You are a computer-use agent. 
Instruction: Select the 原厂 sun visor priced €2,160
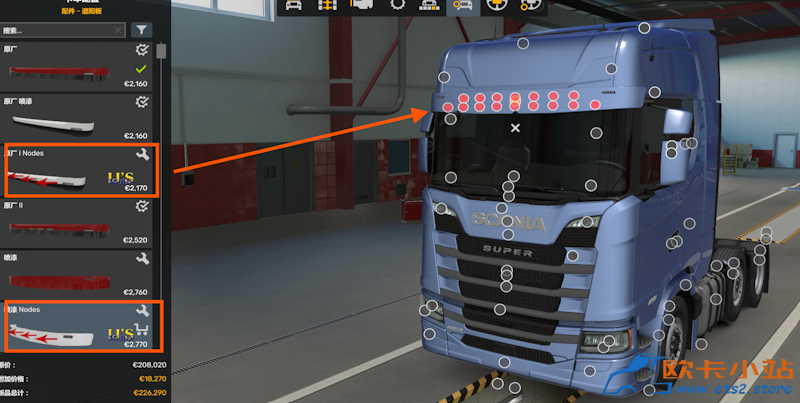click(x=75, y=66)
